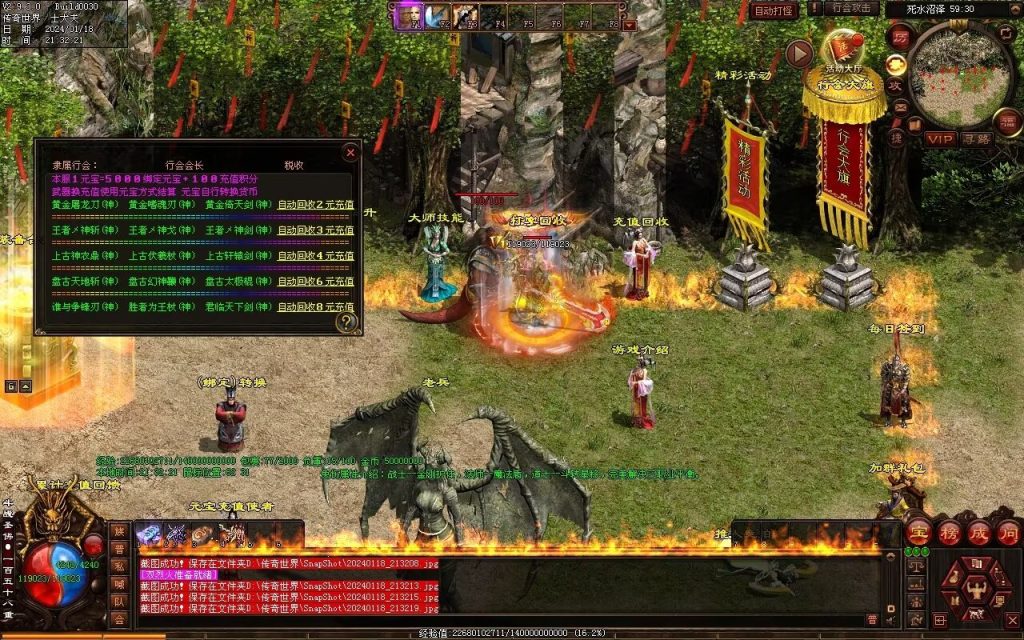
Task: Activate the 自动回收6元充值 link
Action: click(x=315, y=282)
